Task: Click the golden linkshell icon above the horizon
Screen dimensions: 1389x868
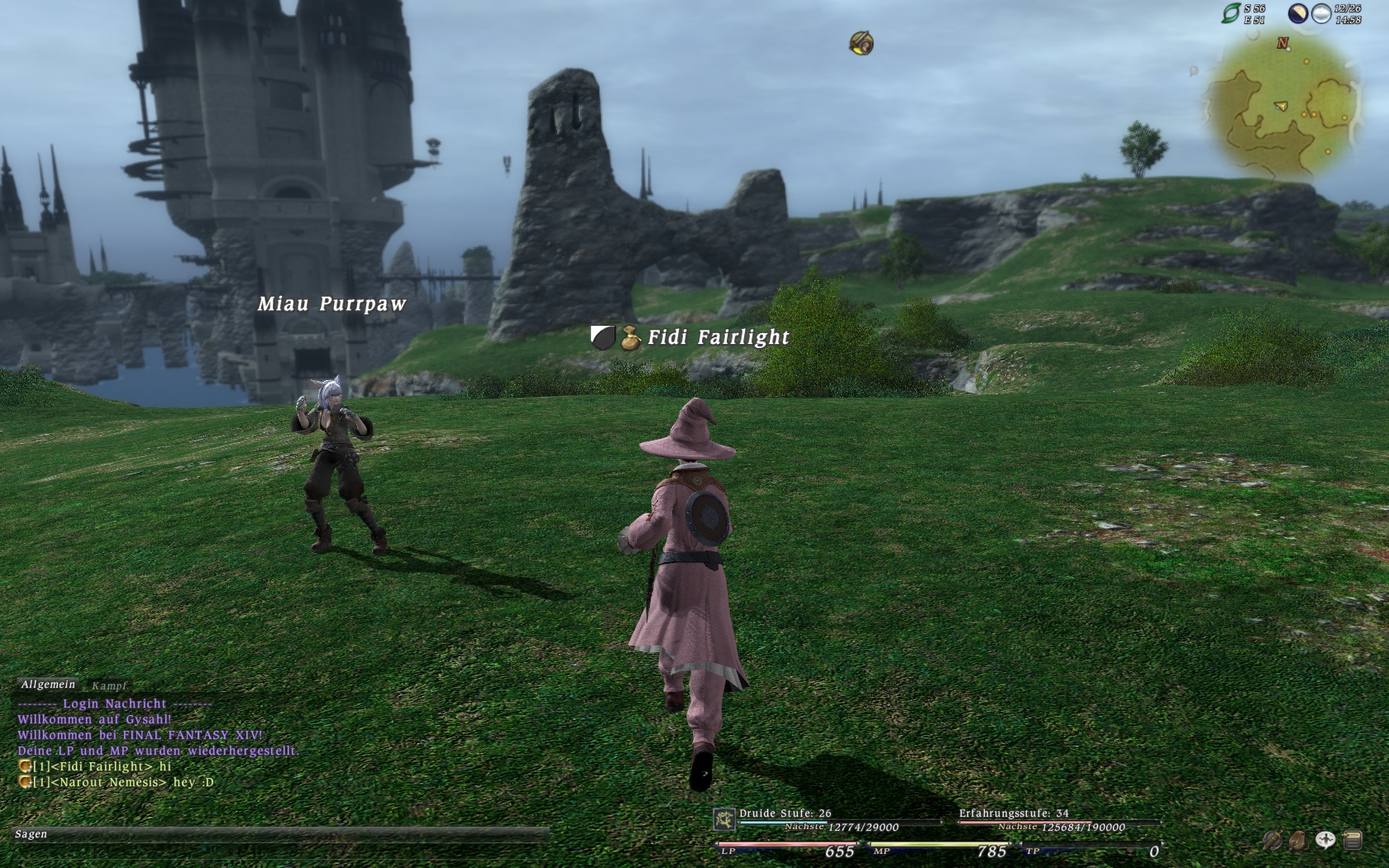Action: point(862,43)
